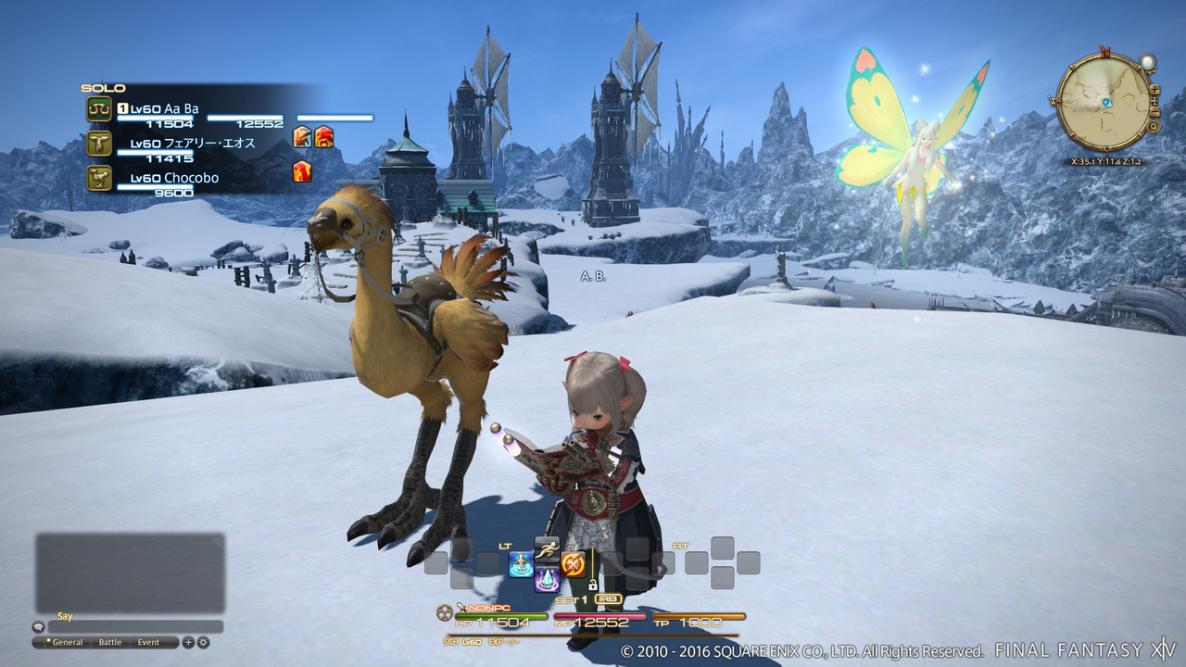Click the Chocobo's red status buff icon
This screenshot has height=667, width=1186.
(301, 172)
